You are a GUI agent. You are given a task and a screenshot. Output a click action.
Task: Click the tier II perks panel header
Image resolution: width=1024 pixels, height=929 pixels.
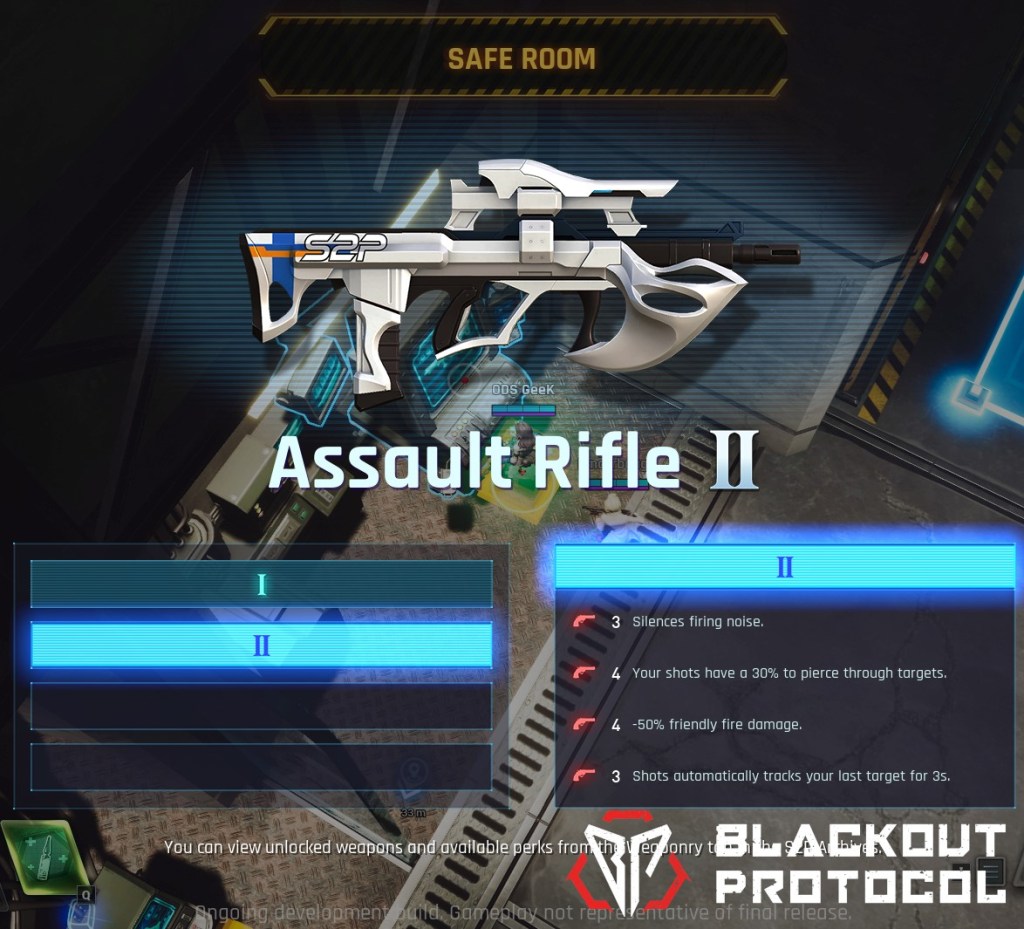(784, 567)
